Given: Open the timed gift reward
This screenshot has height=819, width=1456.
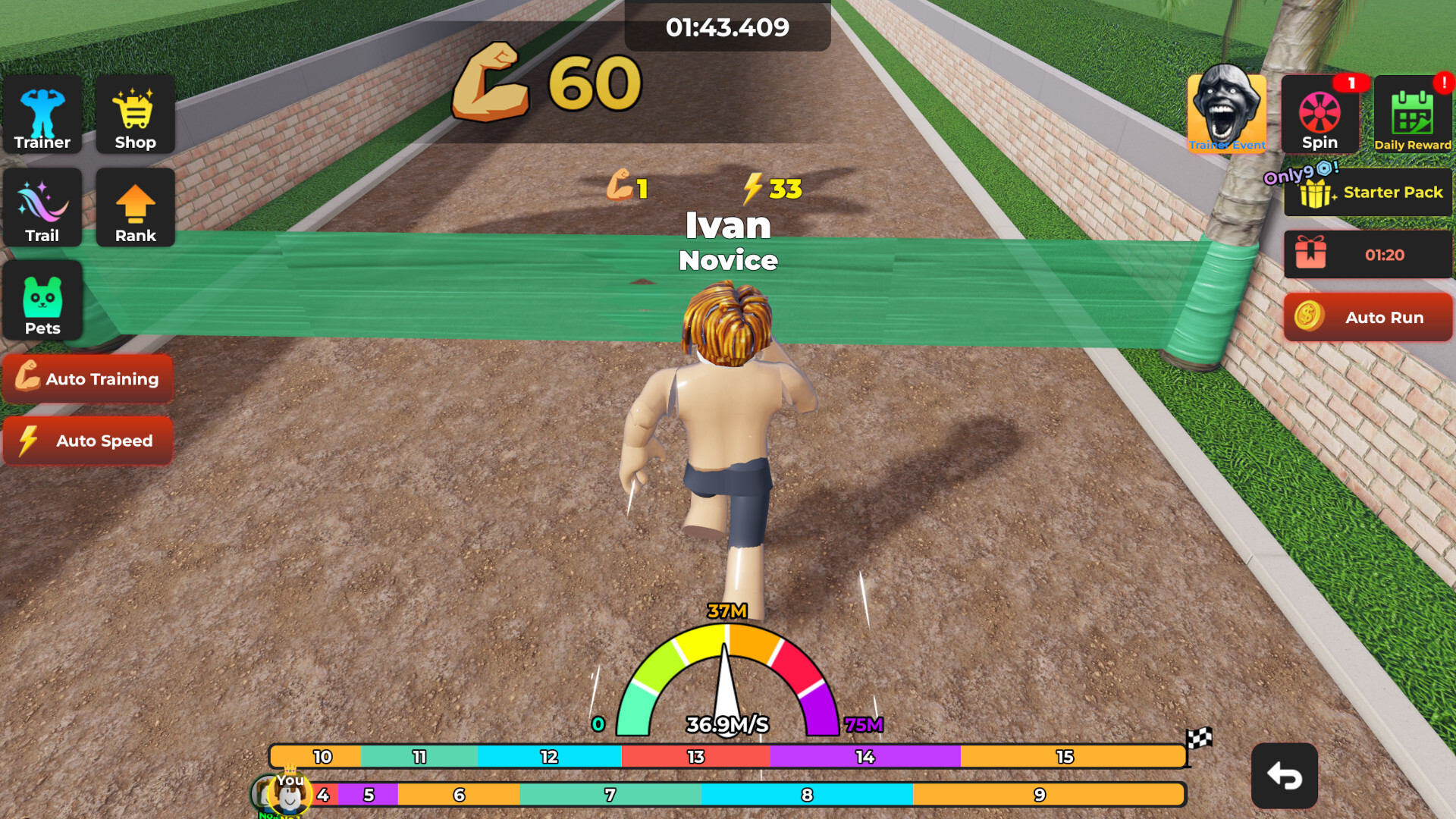Looking at the screenshot, I should [x=1369, y=255].
